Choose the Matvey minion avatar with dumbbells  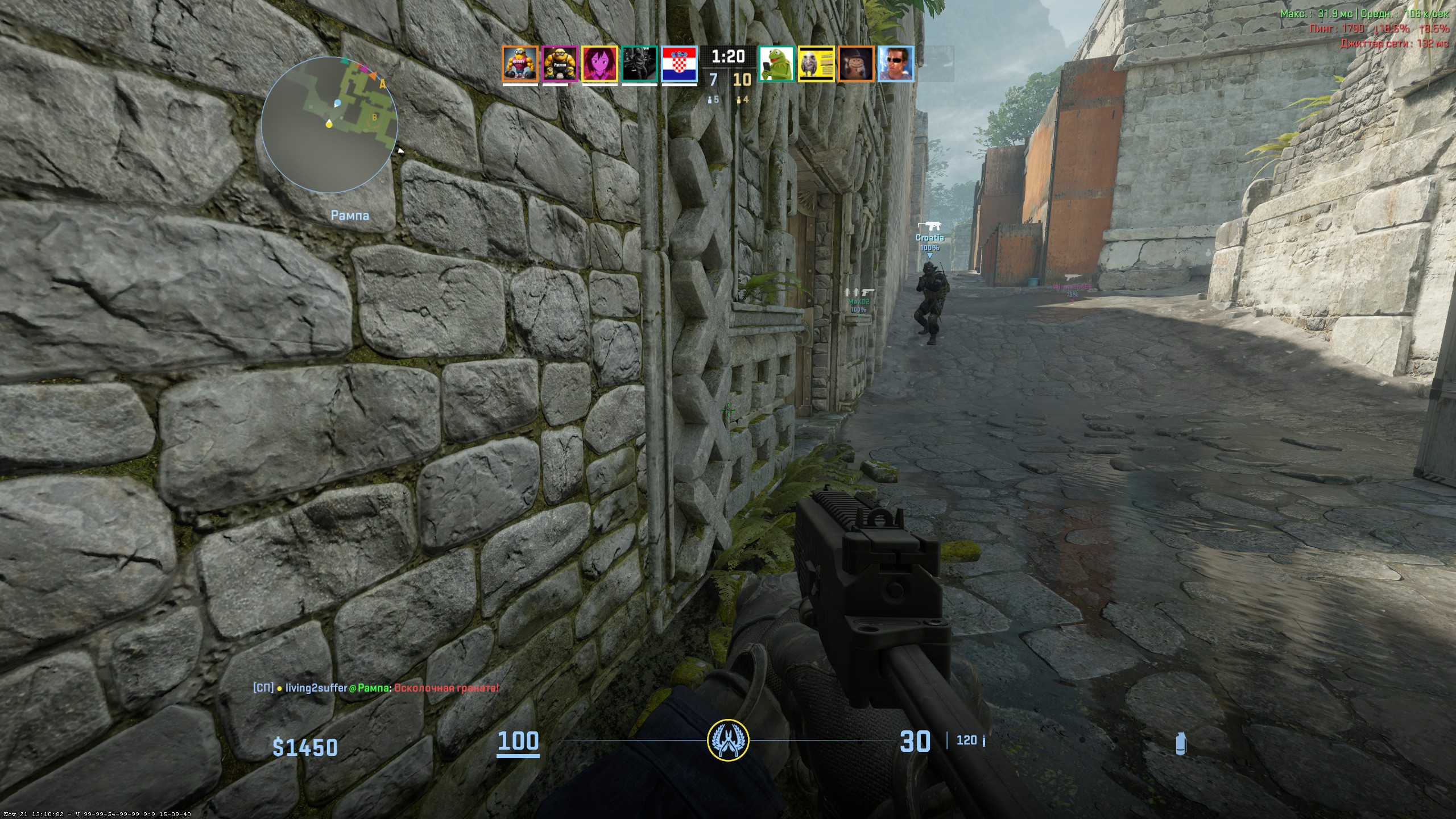520,64
